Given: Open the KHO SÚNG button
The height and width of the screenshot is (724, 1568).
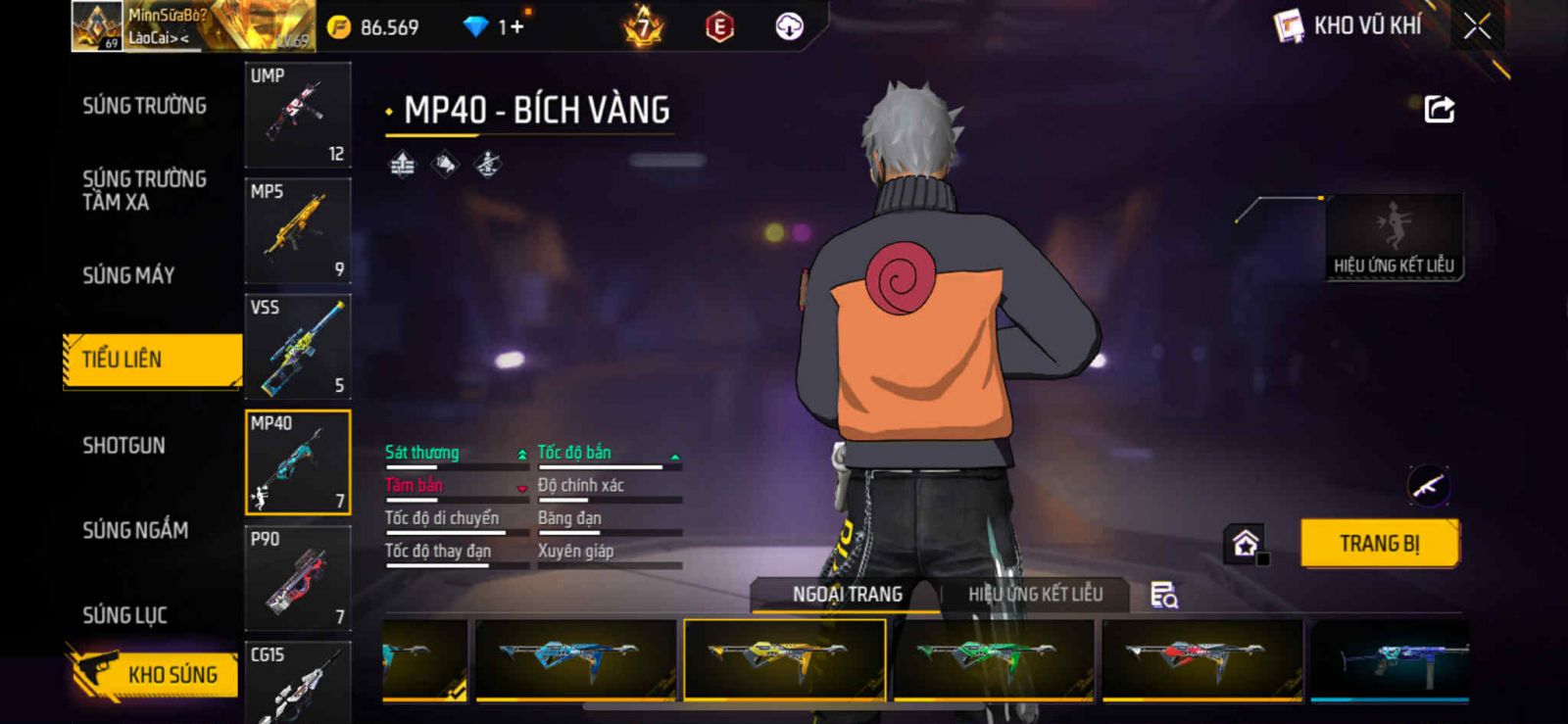Looking at the screenshot, I should [x=155, y=674].
